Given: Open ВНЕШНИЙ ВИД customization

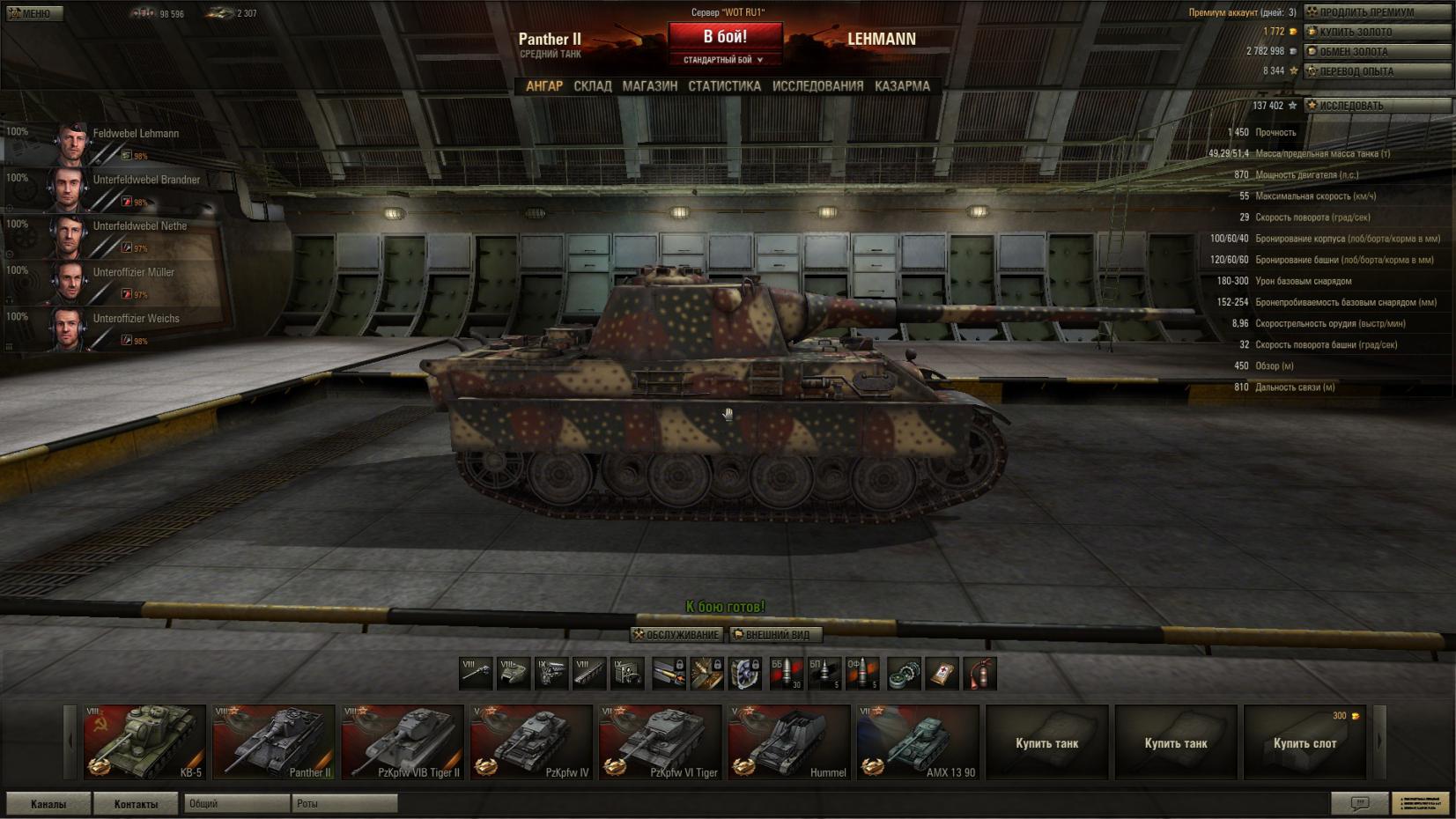Looking at the screenshot, I should pos(775,634).
